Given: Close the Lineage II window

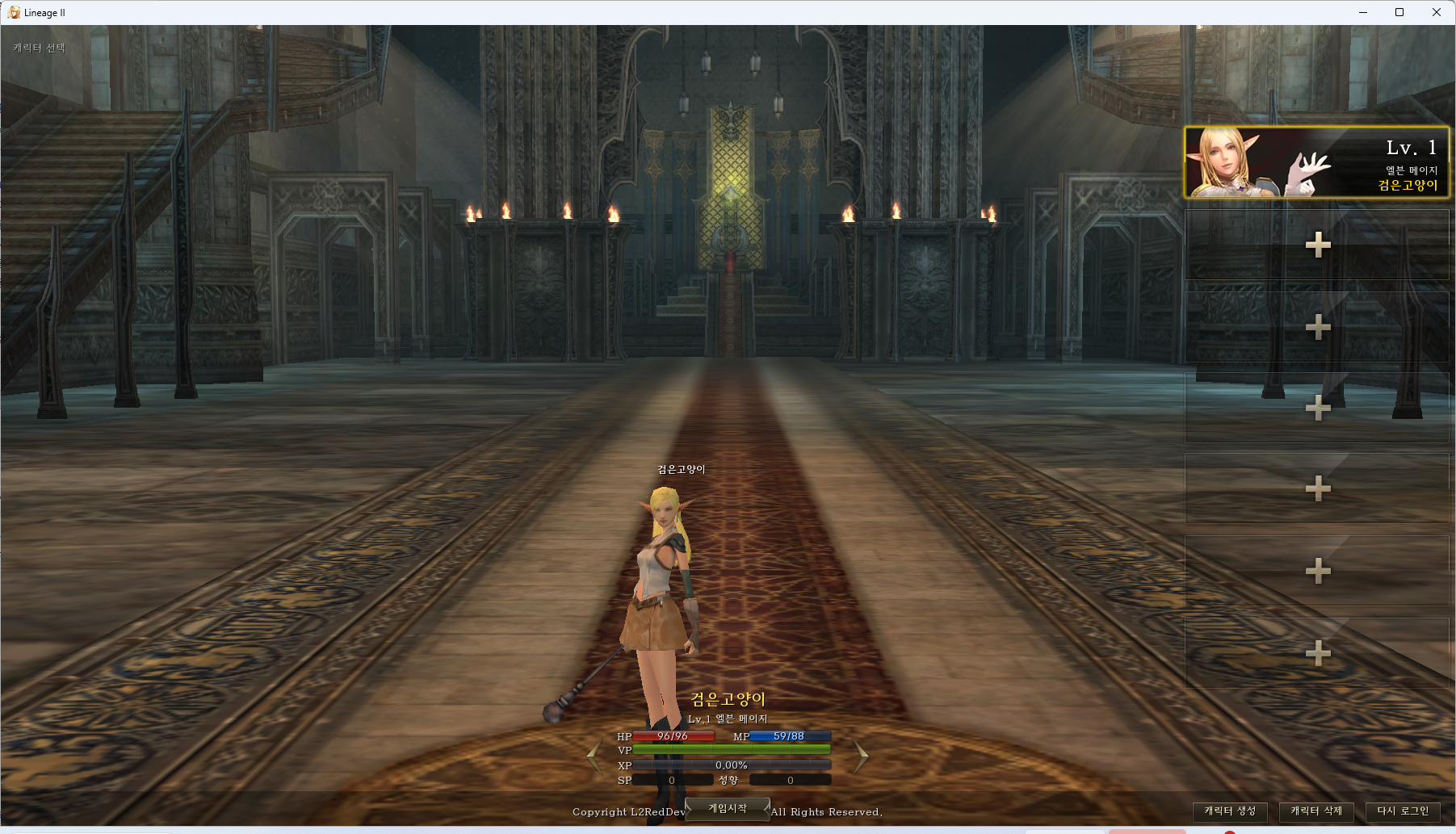Looking at the screenshot, I should [1436, 12].
